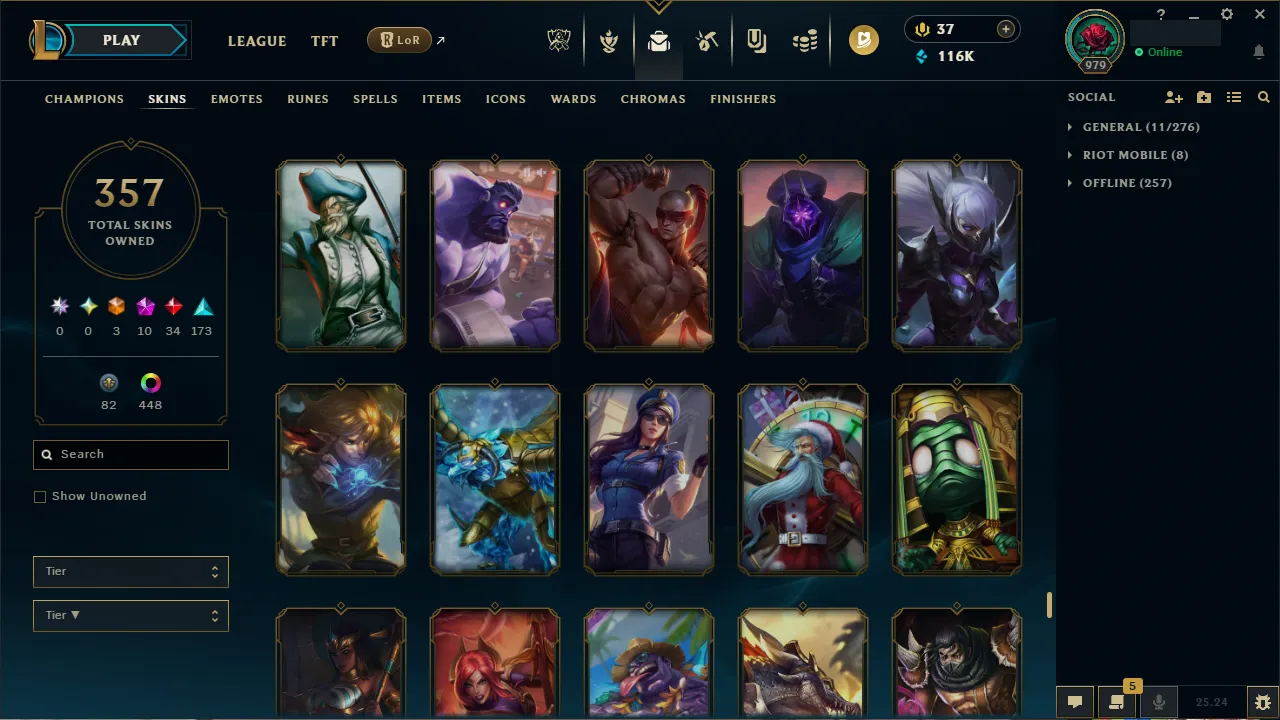Search your friends list
Viewport: 1280px width, 720px height.
click(x=1263, y=97)
